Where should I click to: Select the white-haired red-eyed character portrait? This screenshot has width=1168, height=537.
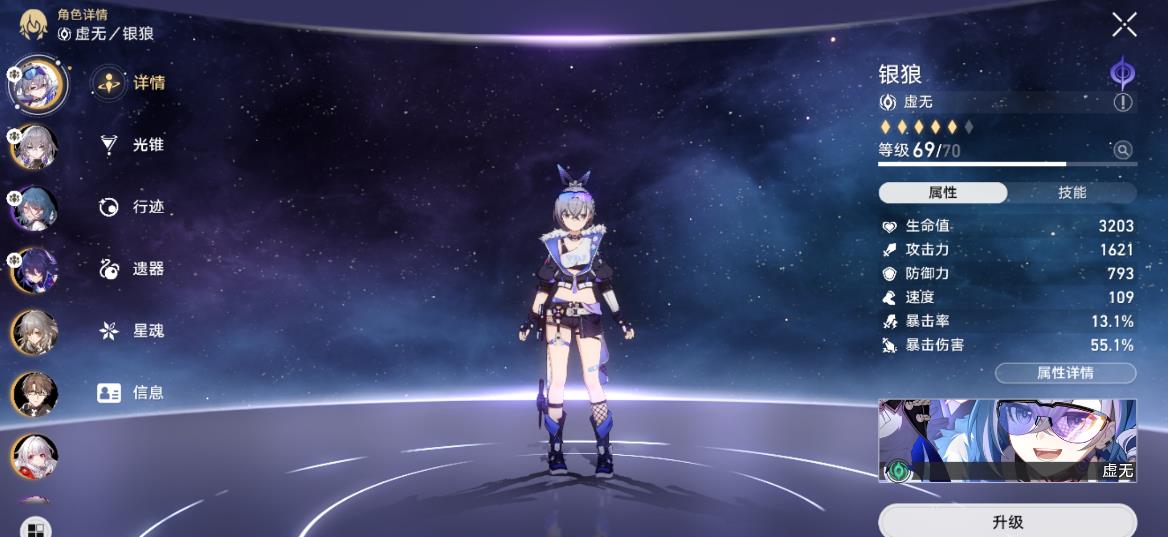pyautogui.click(x=35, y=456)
